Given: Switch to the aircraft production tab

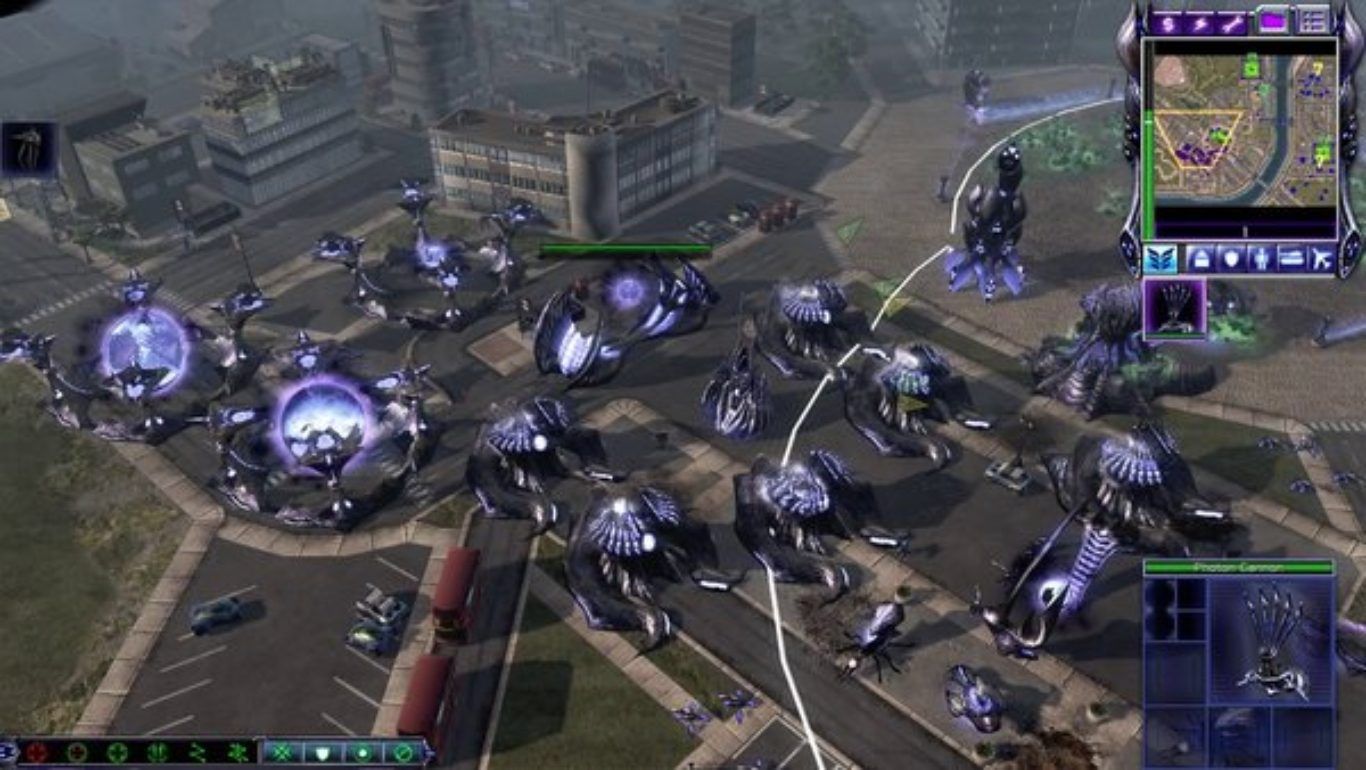Looking at the screenshot, I should click(x=1322, y=259).
